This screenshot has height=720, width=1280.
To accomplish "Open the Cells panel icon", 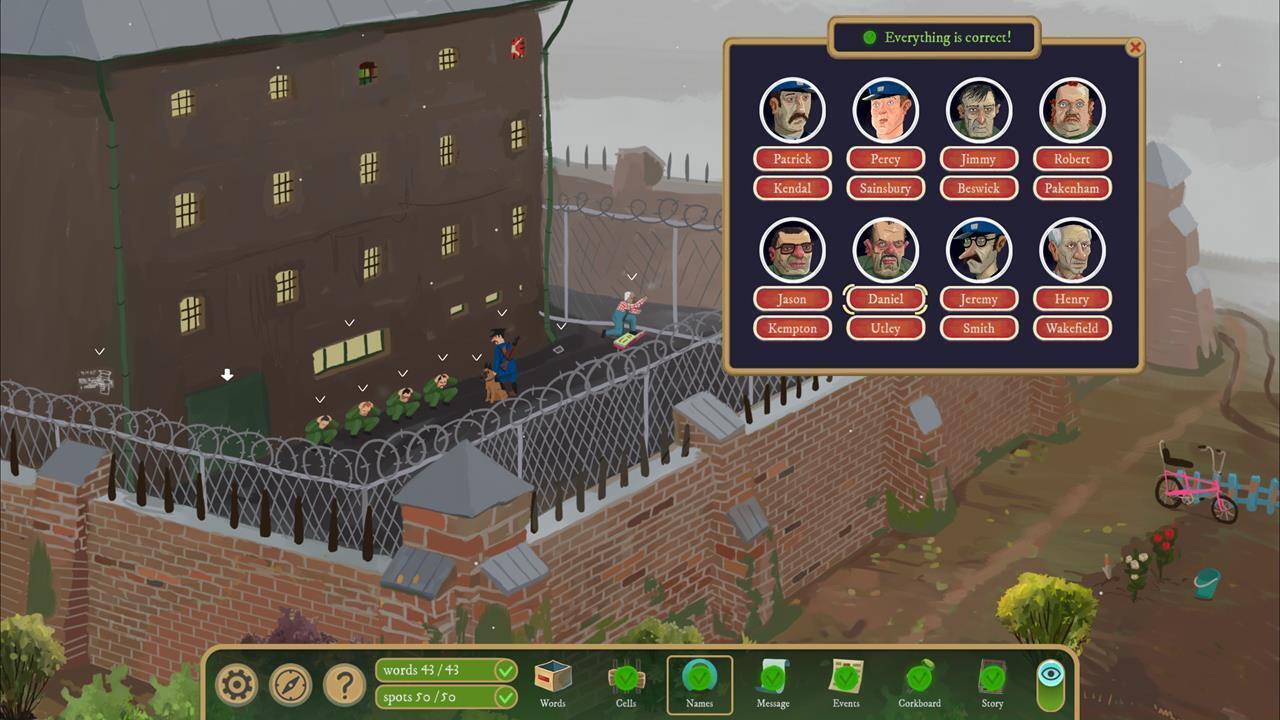I will 626,678.
